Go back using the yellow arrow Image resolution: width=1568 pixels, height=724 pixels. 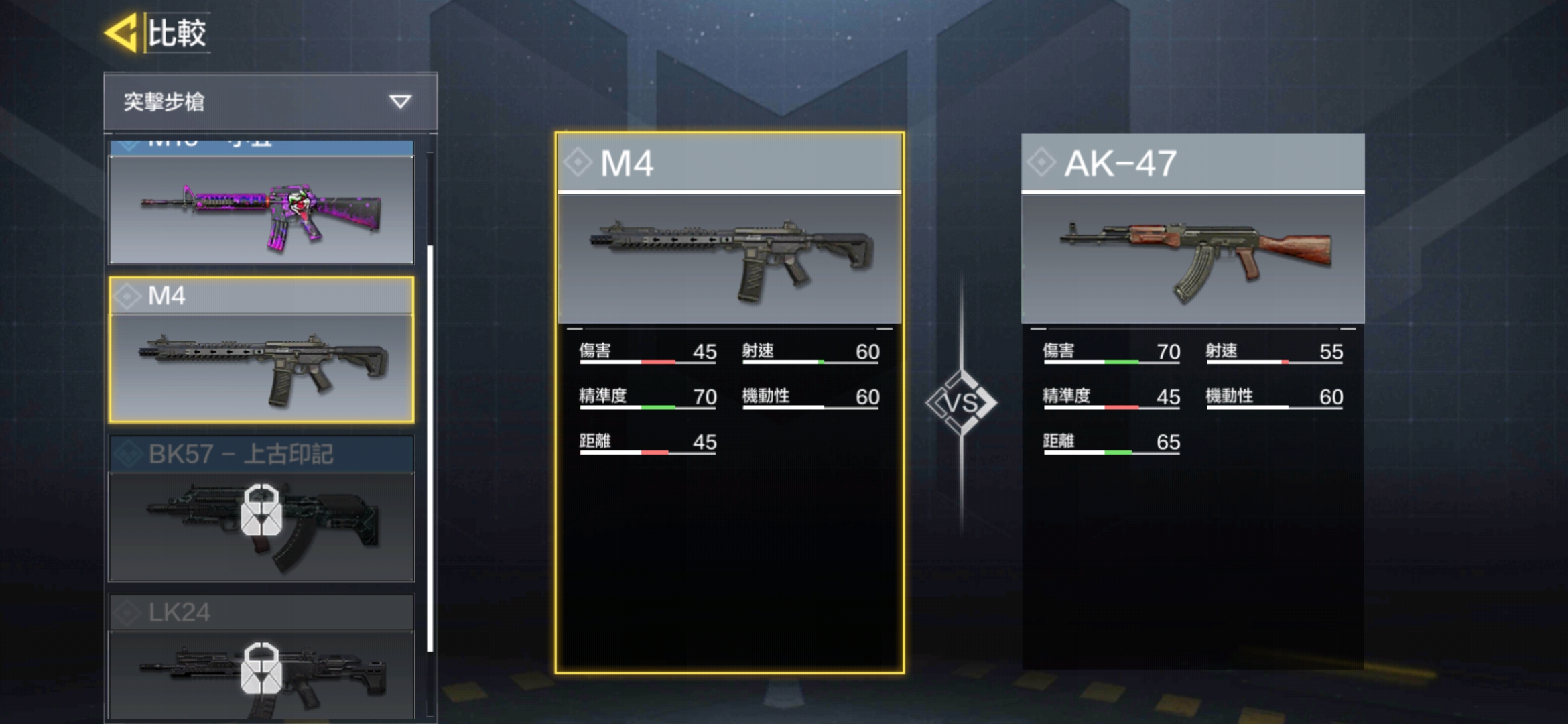tap(121, 32)
